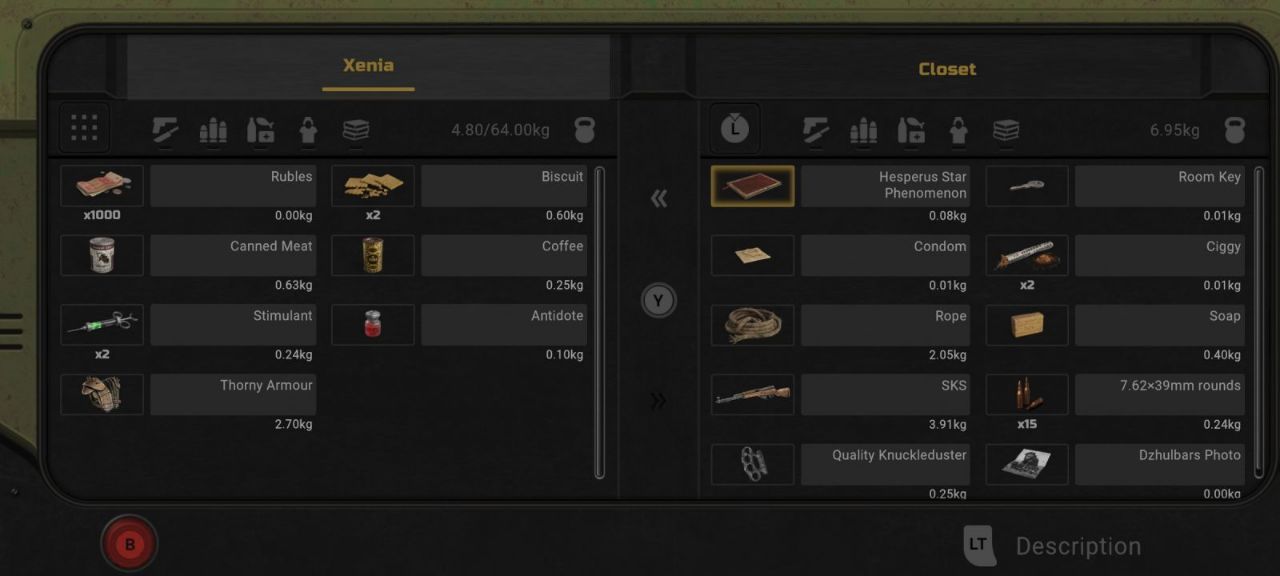Pick the Room Key item
1280x576 pixels.
pos(1027,186)
